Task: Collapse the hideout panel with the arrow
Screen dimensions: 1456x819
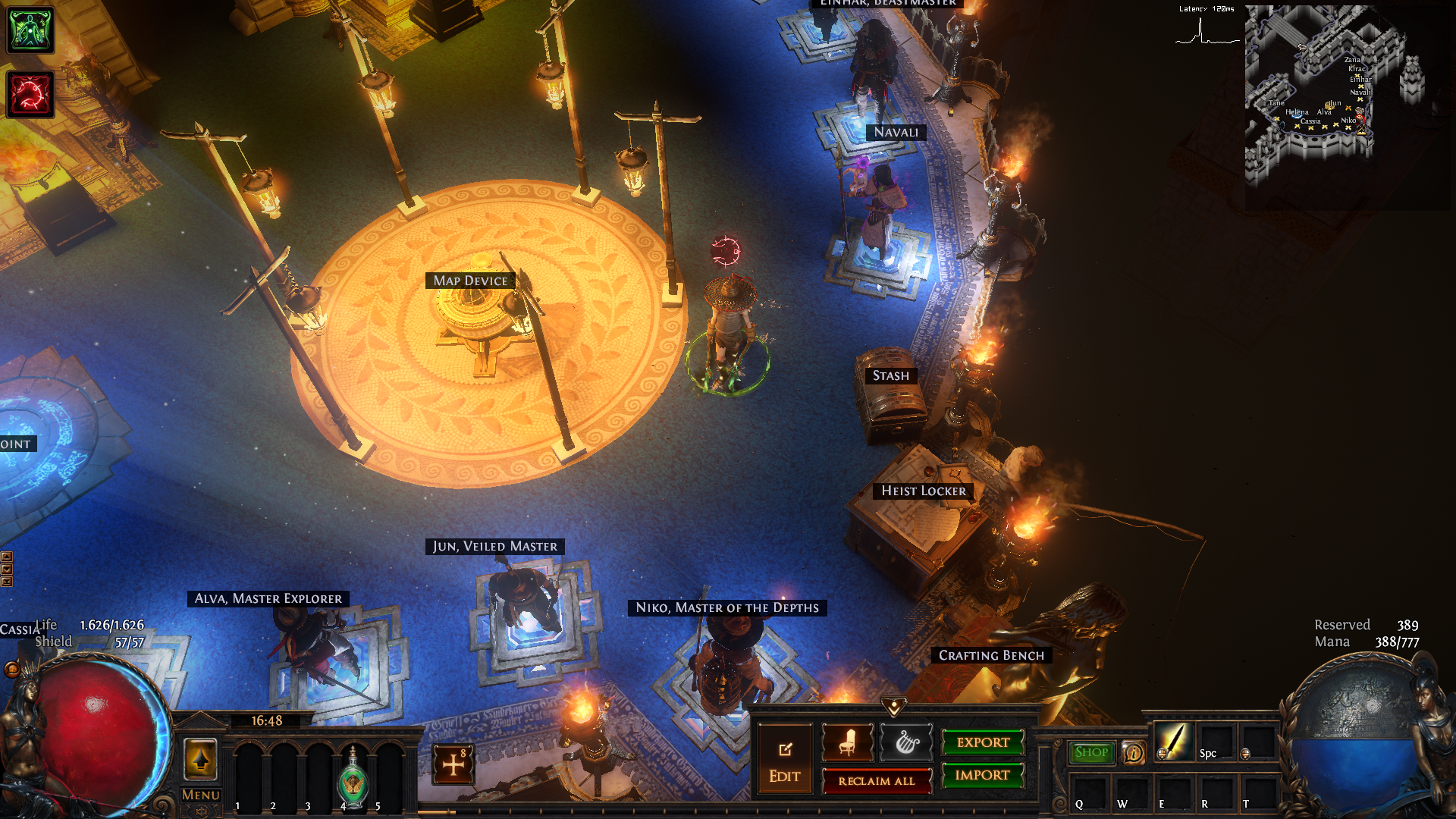Action: click(x=894, y=708)
